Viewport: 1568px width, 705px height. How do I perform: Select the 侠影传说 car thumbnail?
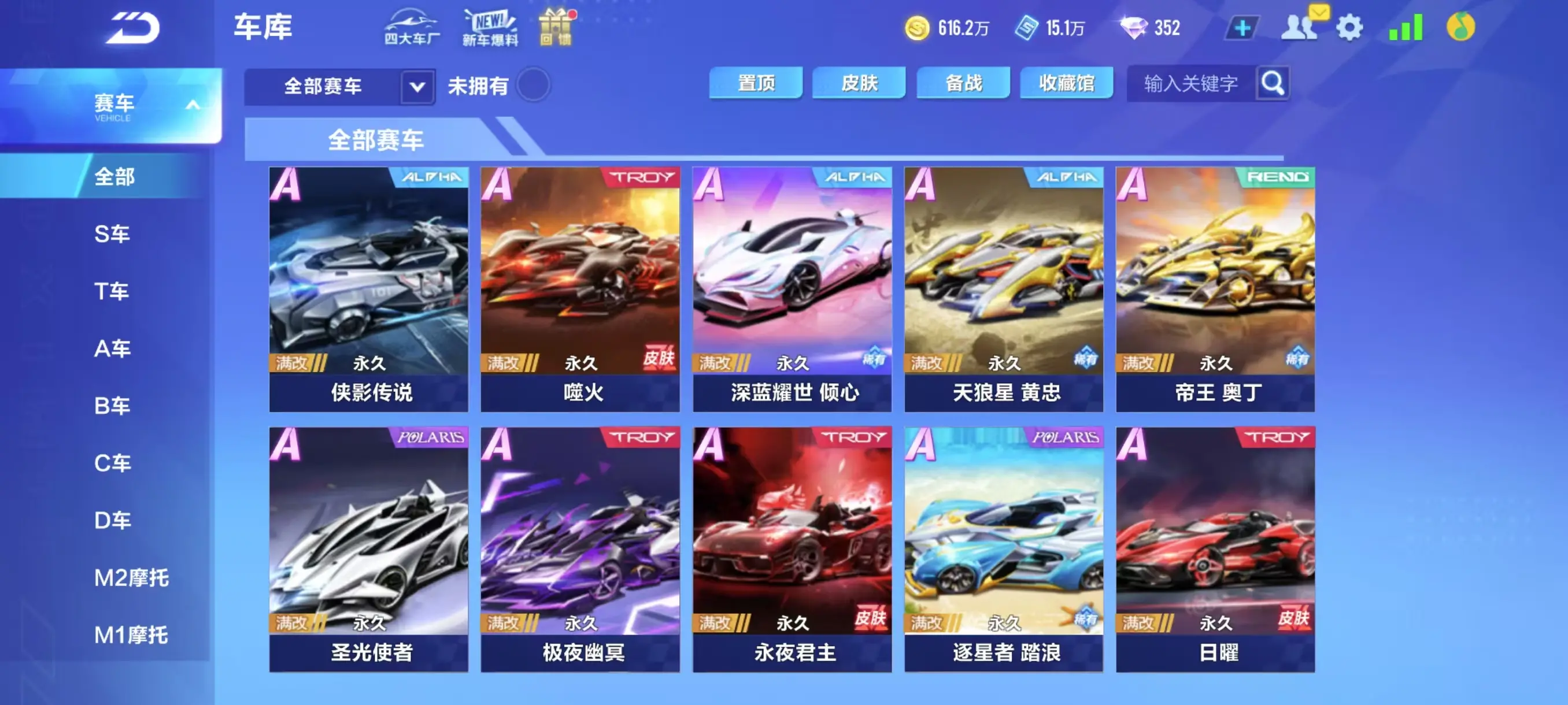click(368, 283)
